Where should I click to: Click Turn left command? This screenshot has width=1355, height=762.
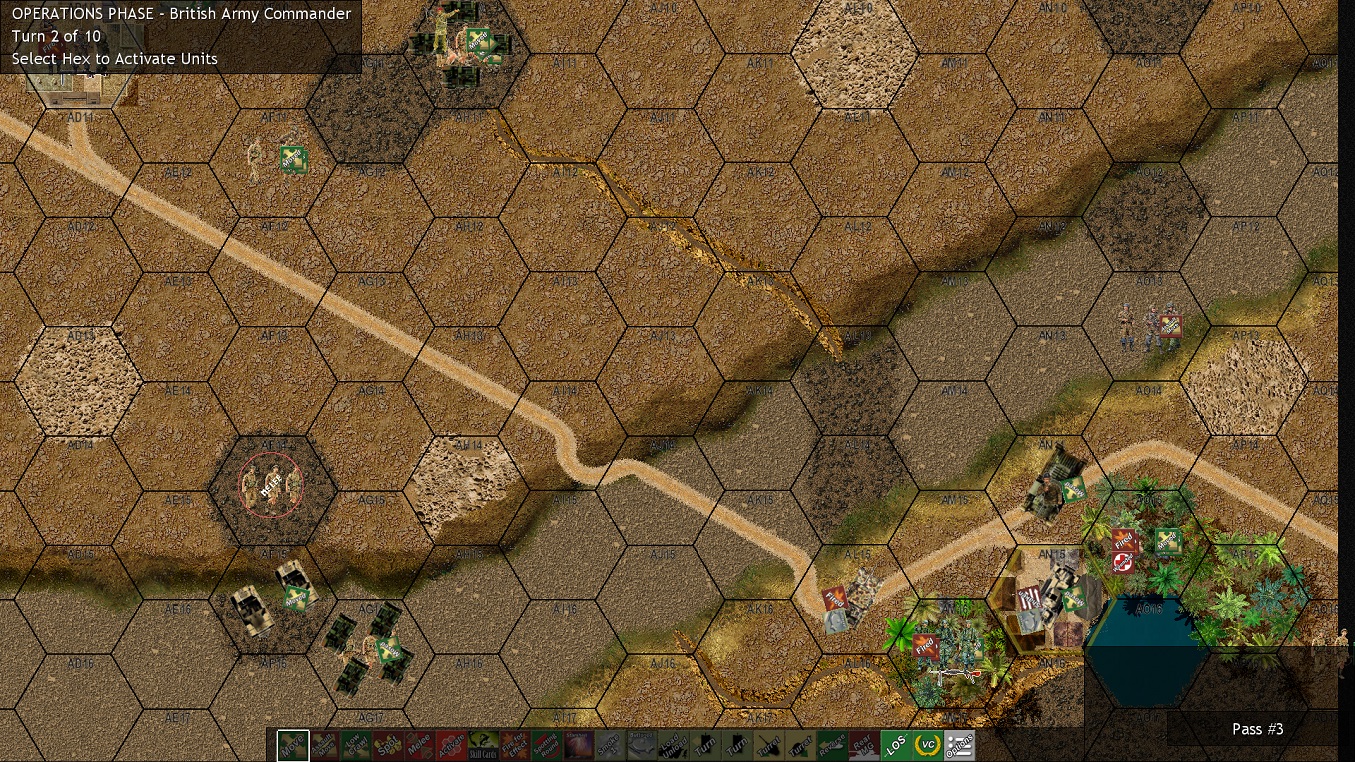(x=703, y=745)
